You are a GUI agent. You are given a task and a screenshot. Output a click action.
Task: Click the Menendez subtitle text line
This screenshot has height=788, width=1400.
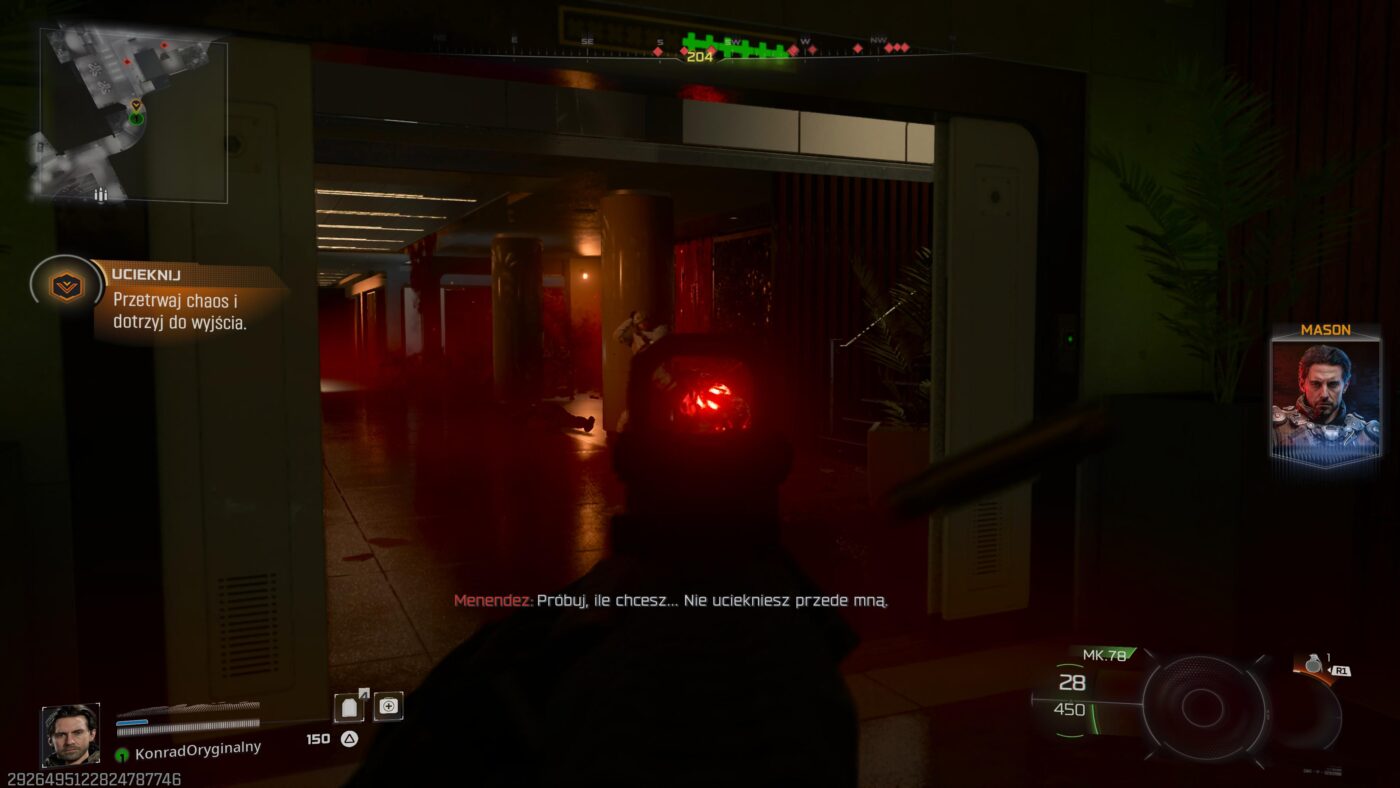tap(671, 601)
